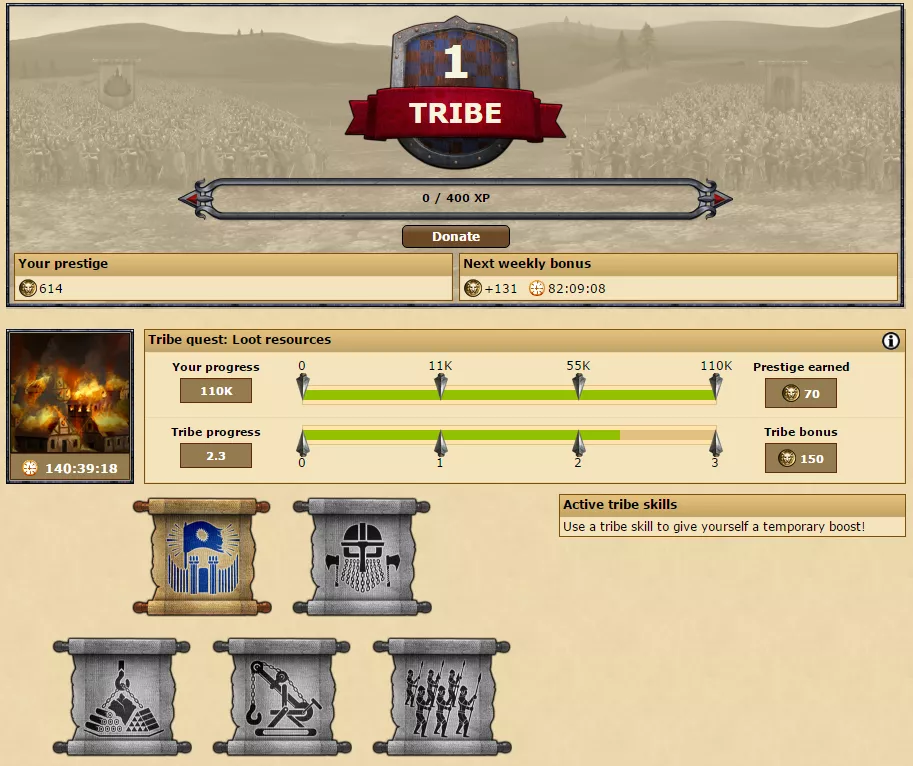
Task: Donate to the tribe
Action: click(456, 237)
